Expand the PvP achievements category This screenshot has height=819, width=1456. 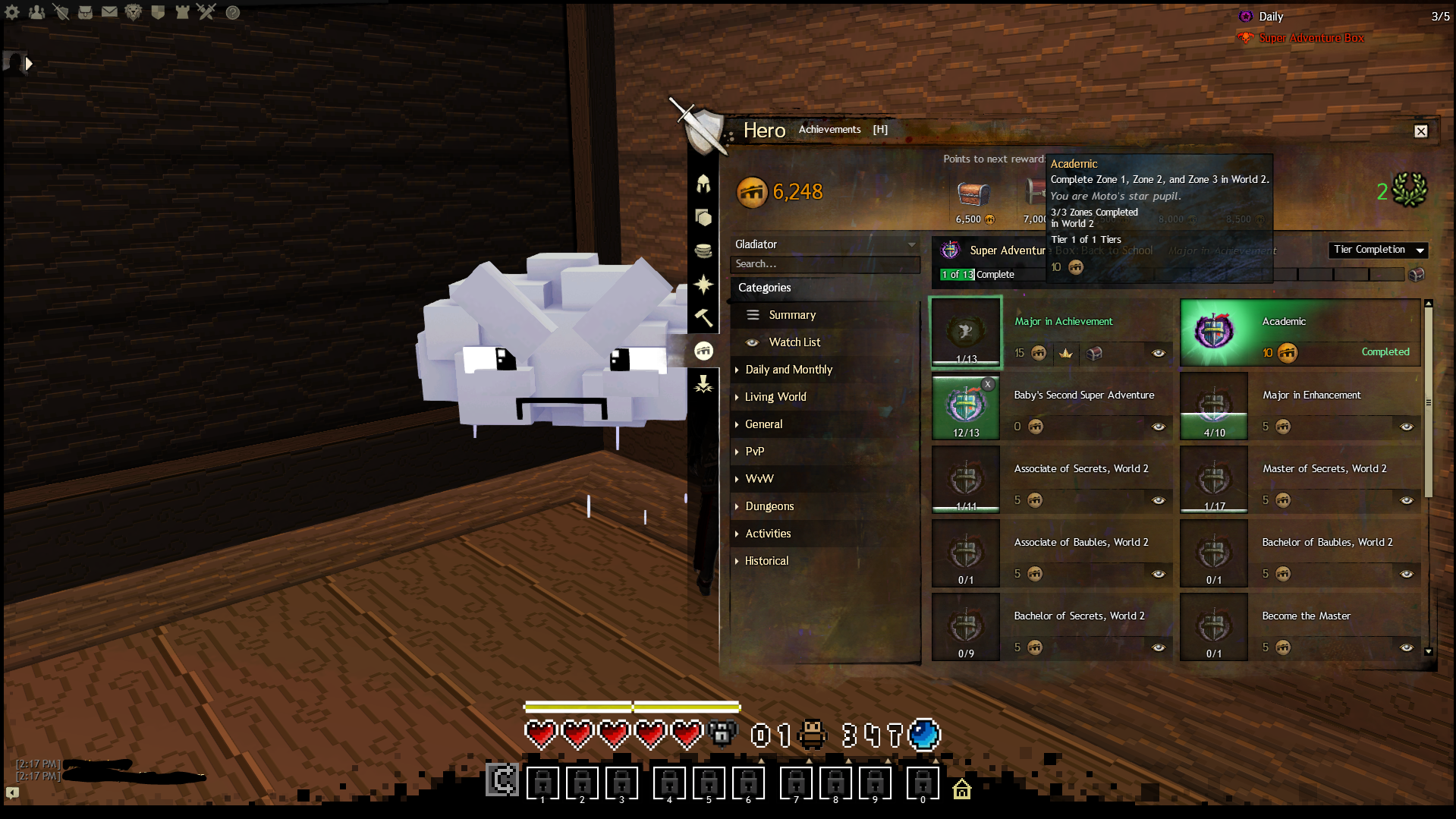754,452
